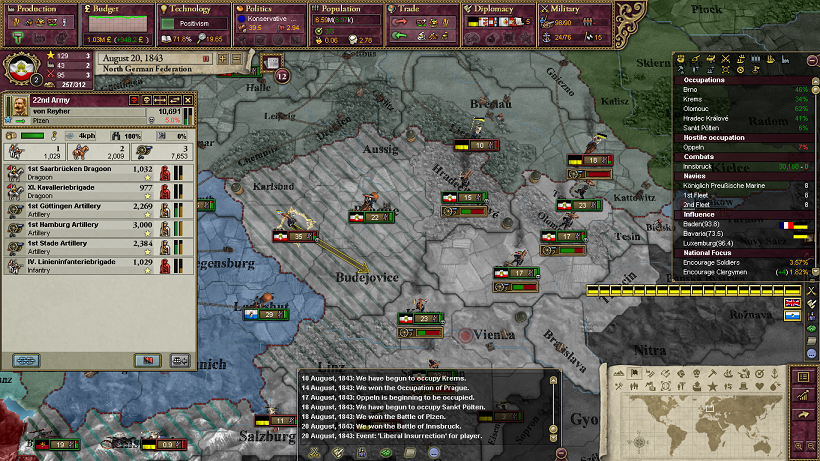Open the Trade tab
This screenshot has height=461, width=820.
click(422, 9)
